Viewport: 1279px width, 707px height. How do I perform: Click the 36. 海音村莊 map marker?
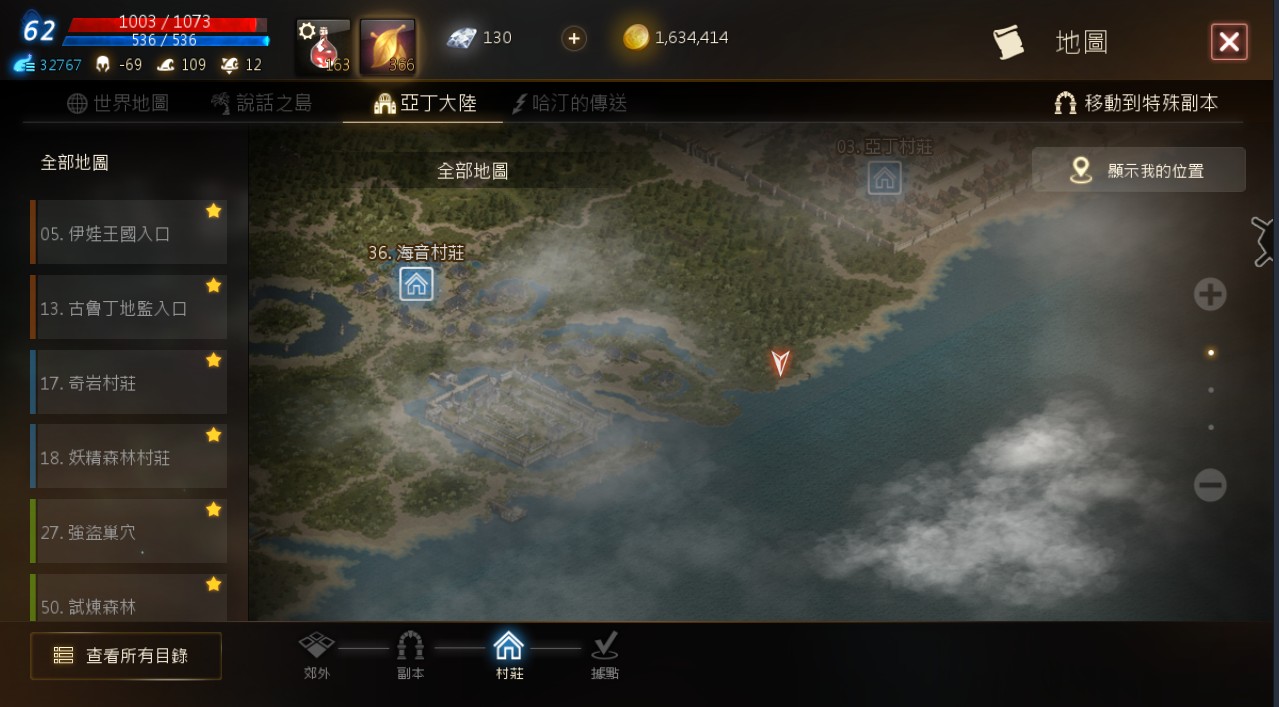pos(416,284)
